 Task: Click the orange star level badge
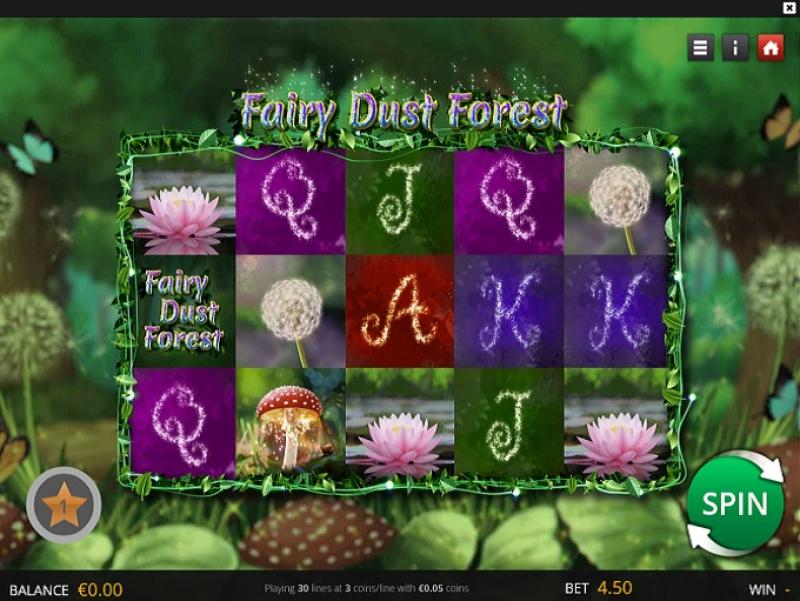(64, 505)
